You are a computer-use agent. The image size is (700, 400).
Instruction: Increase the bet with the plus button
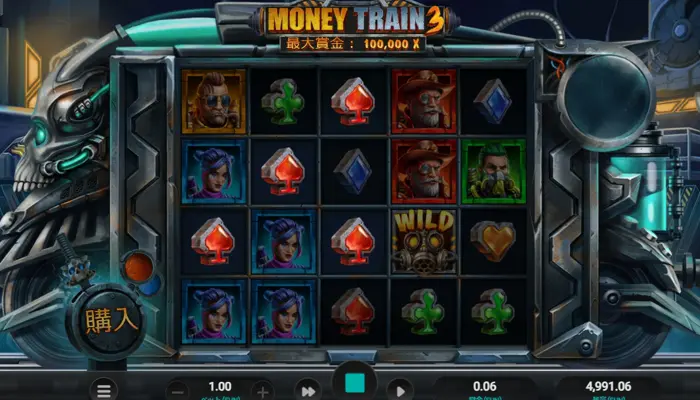262,390
